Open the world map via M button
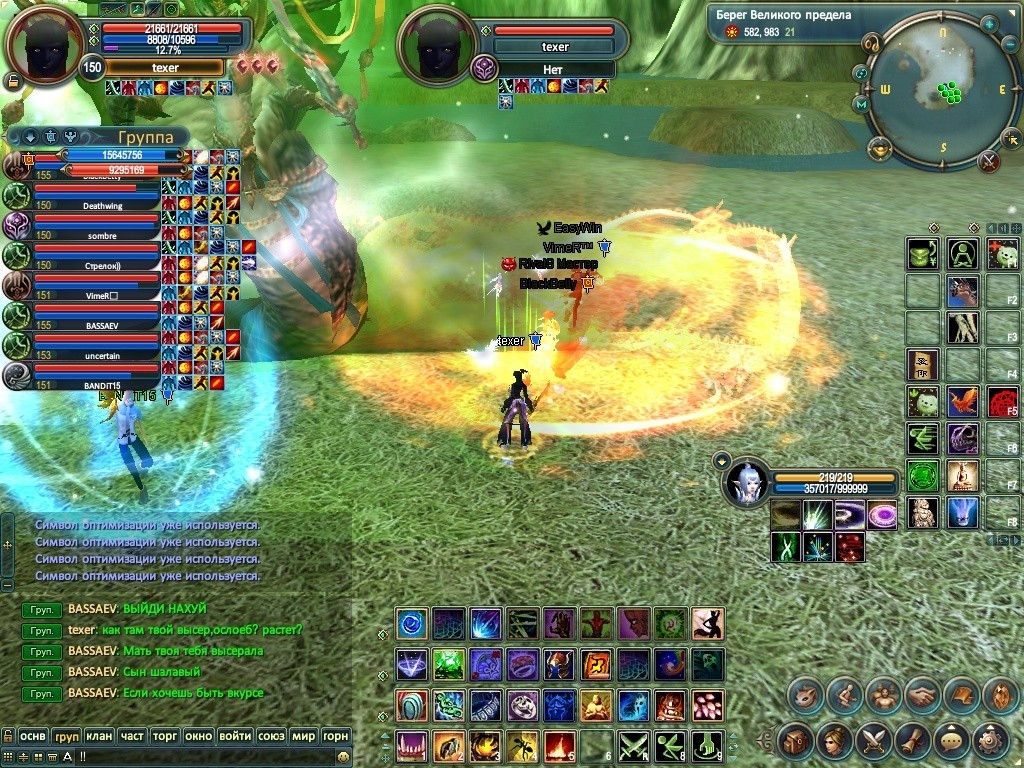 point(861,104)
